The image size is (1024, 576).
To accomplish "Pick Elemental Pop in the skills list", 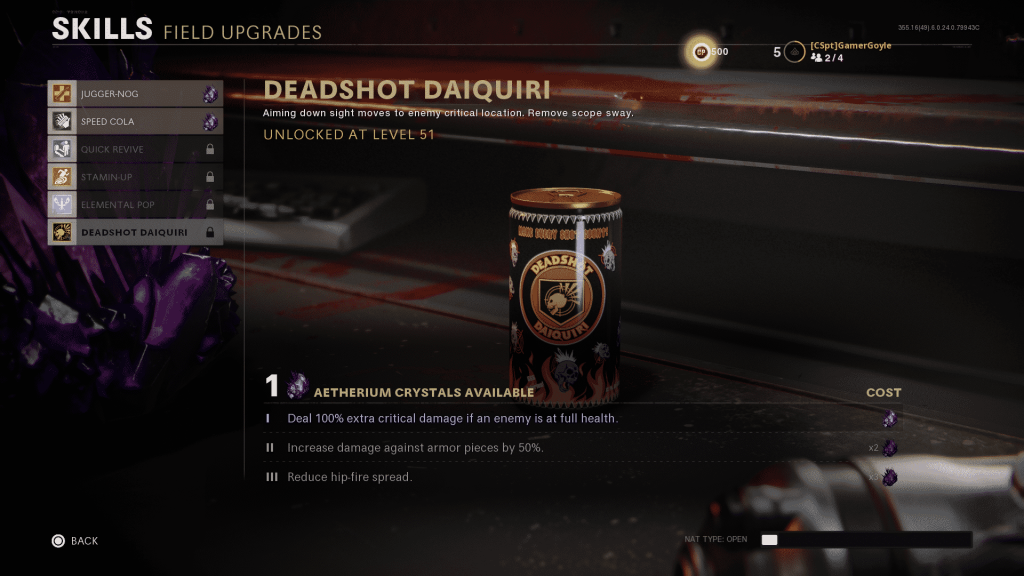I will 134,205.
